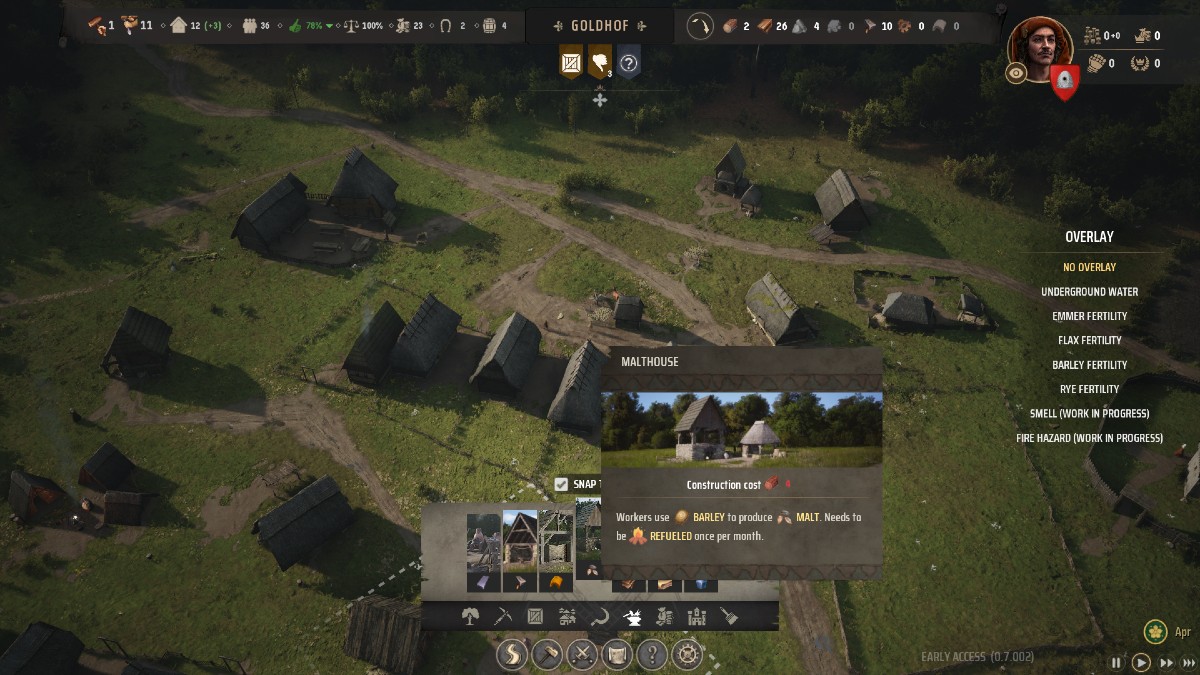
Task: Click the lord portrait
Action: (x=1040, y=47)
